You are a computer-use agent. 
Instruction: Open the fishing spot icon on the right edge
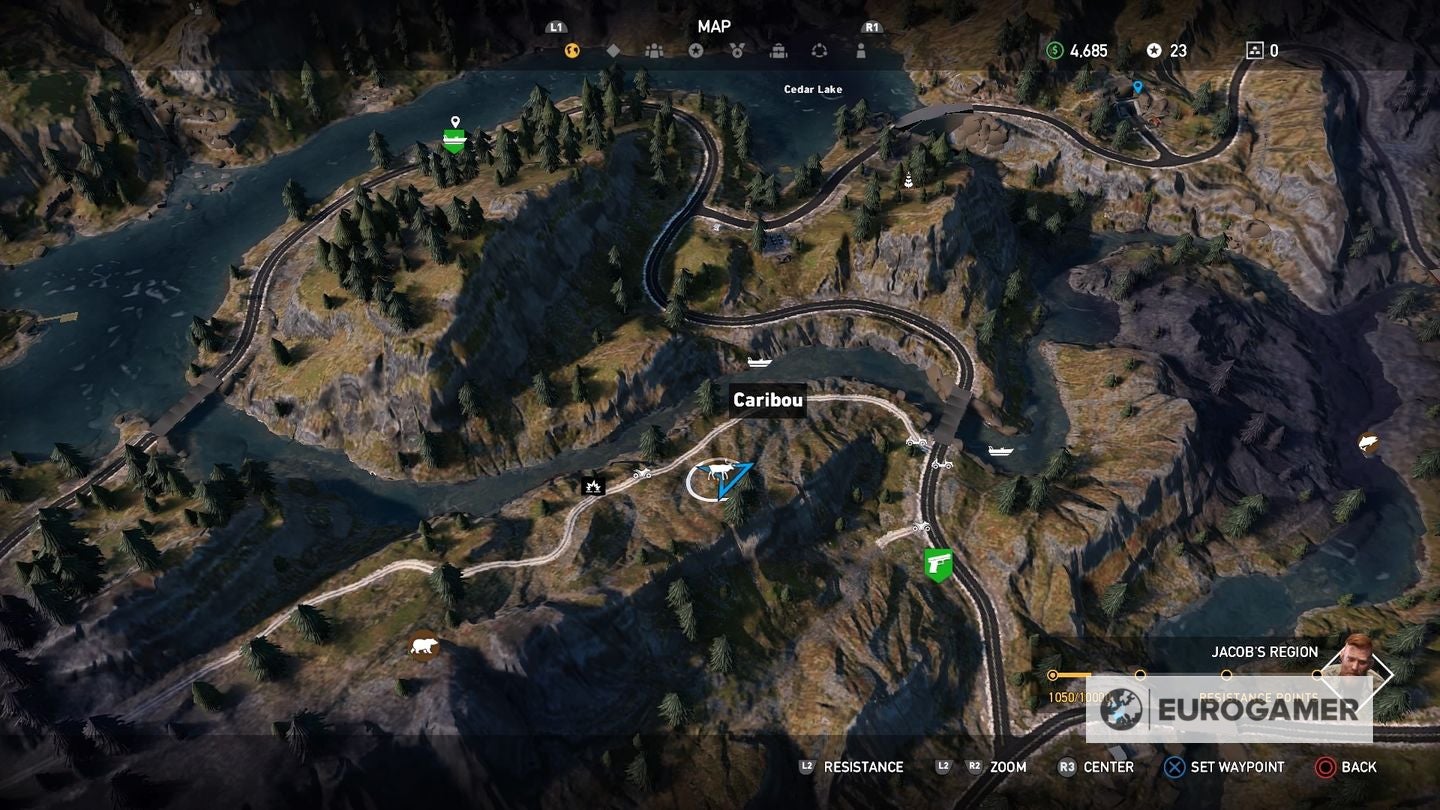1366,441
